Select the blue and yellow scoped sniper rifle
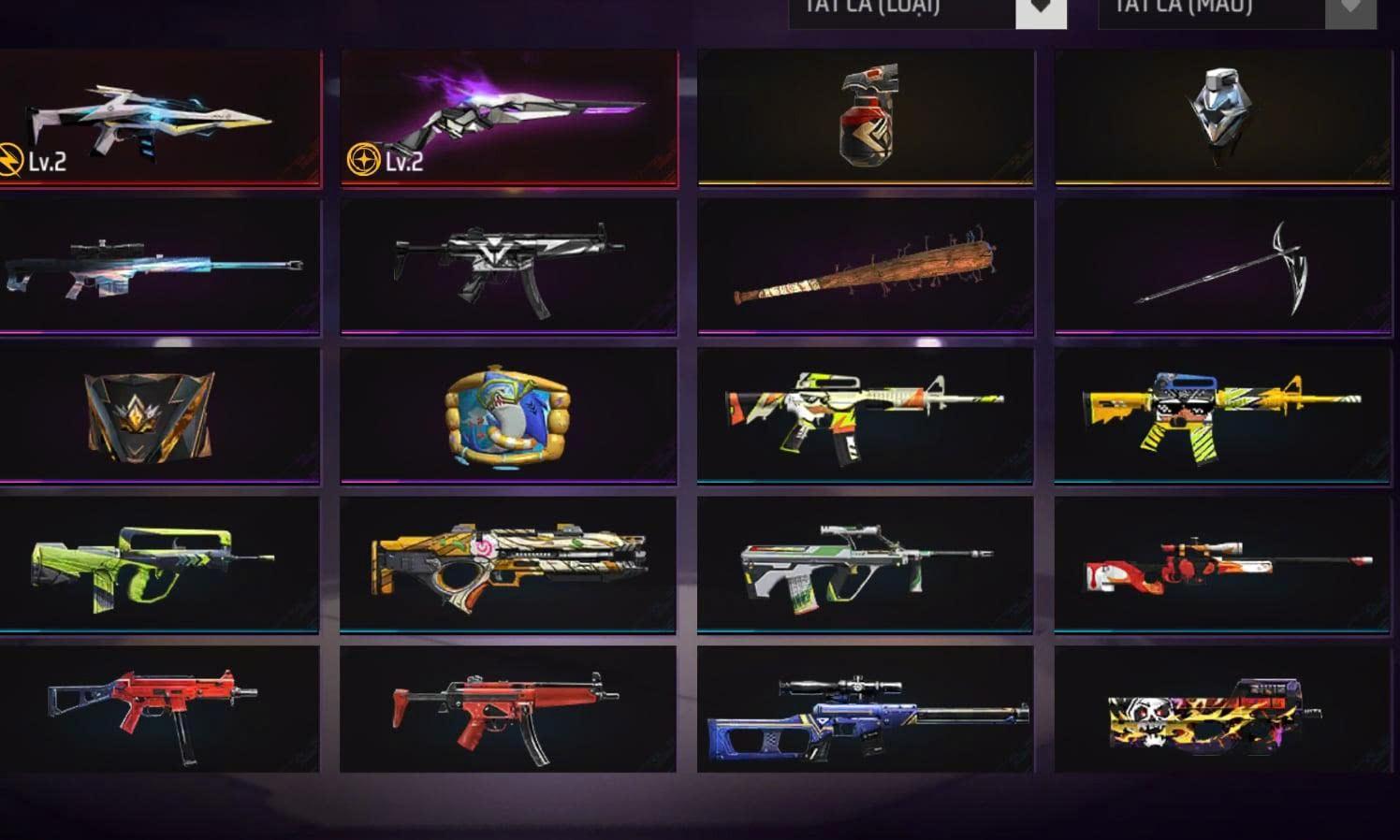This screenshot has height=840, width=1400. click(x=867, y=711)
